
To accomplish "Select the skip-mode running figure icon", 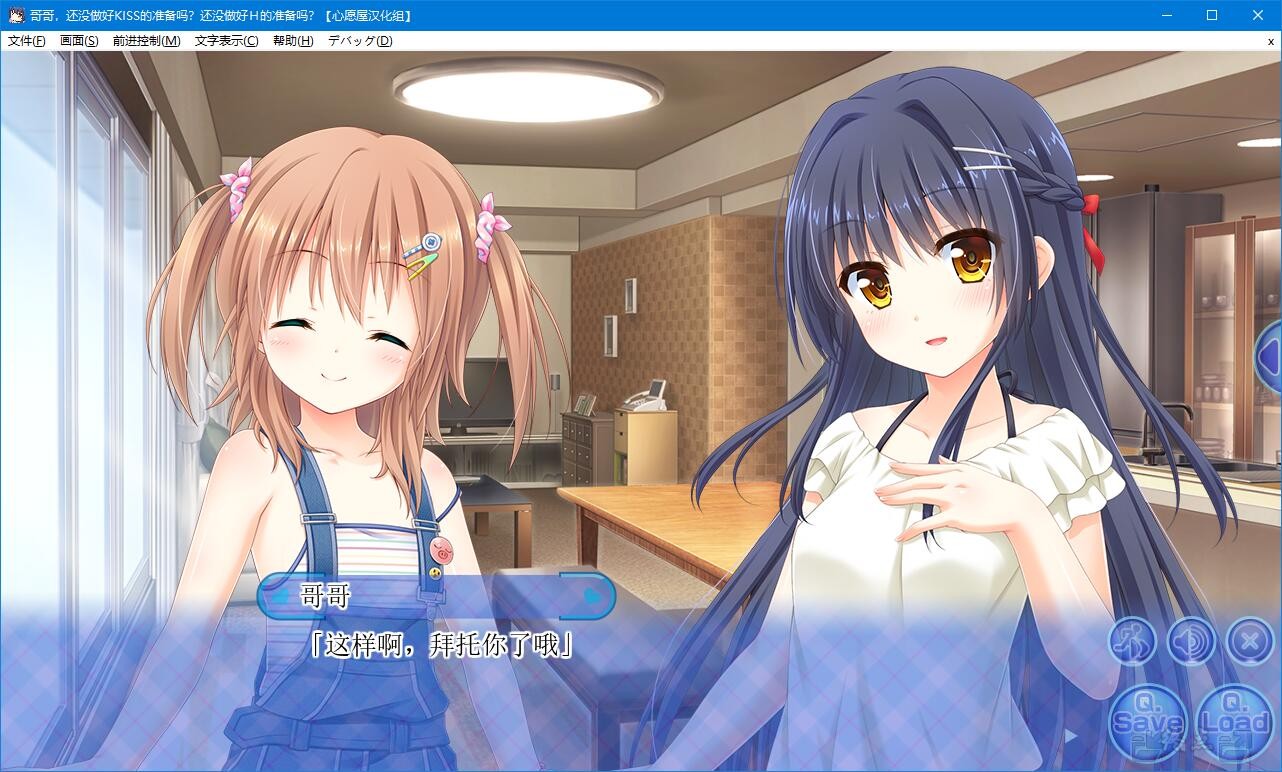I will [1130, 641].
